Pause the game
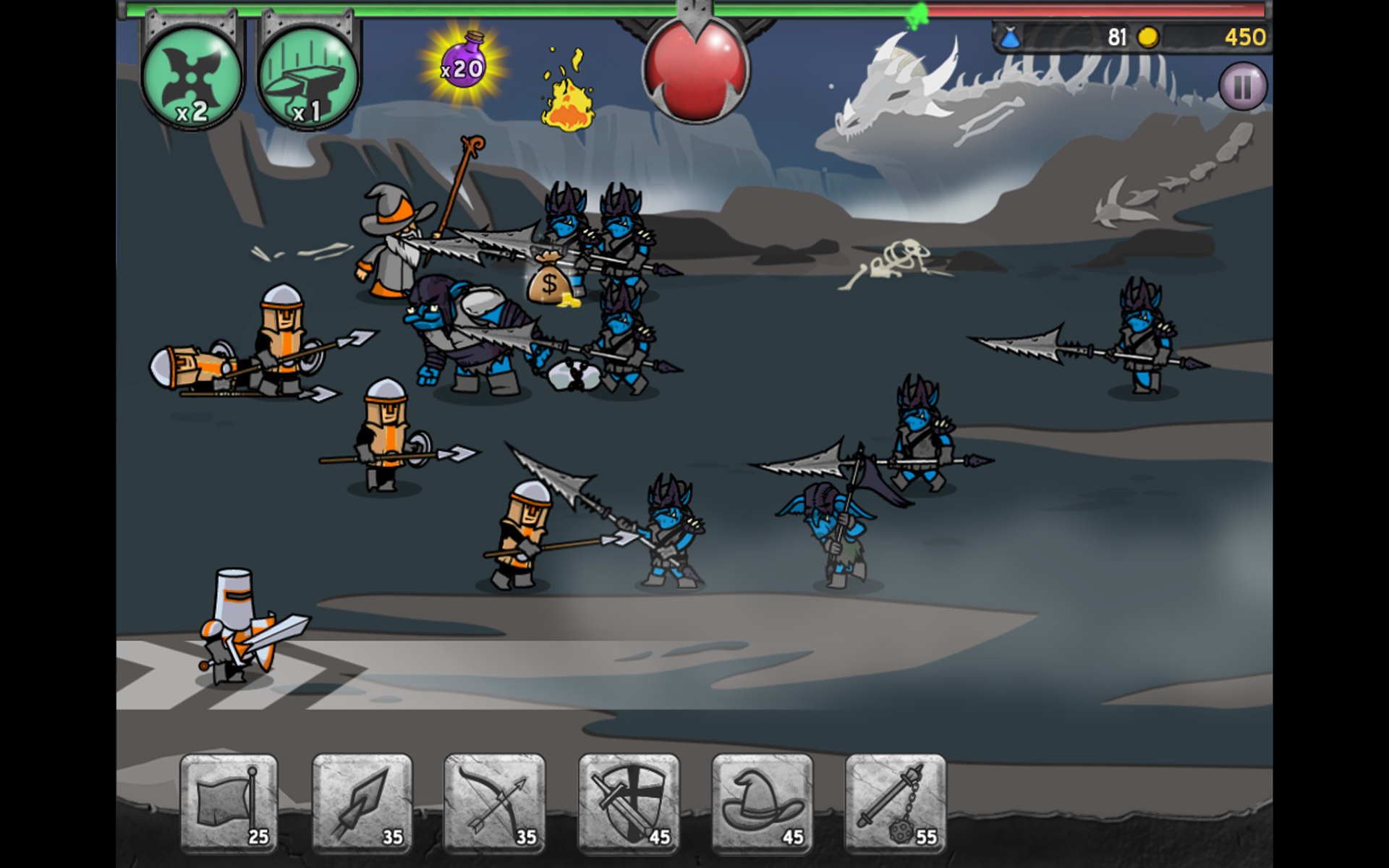Screen dimensions: 1389x868 point(1242,87)
